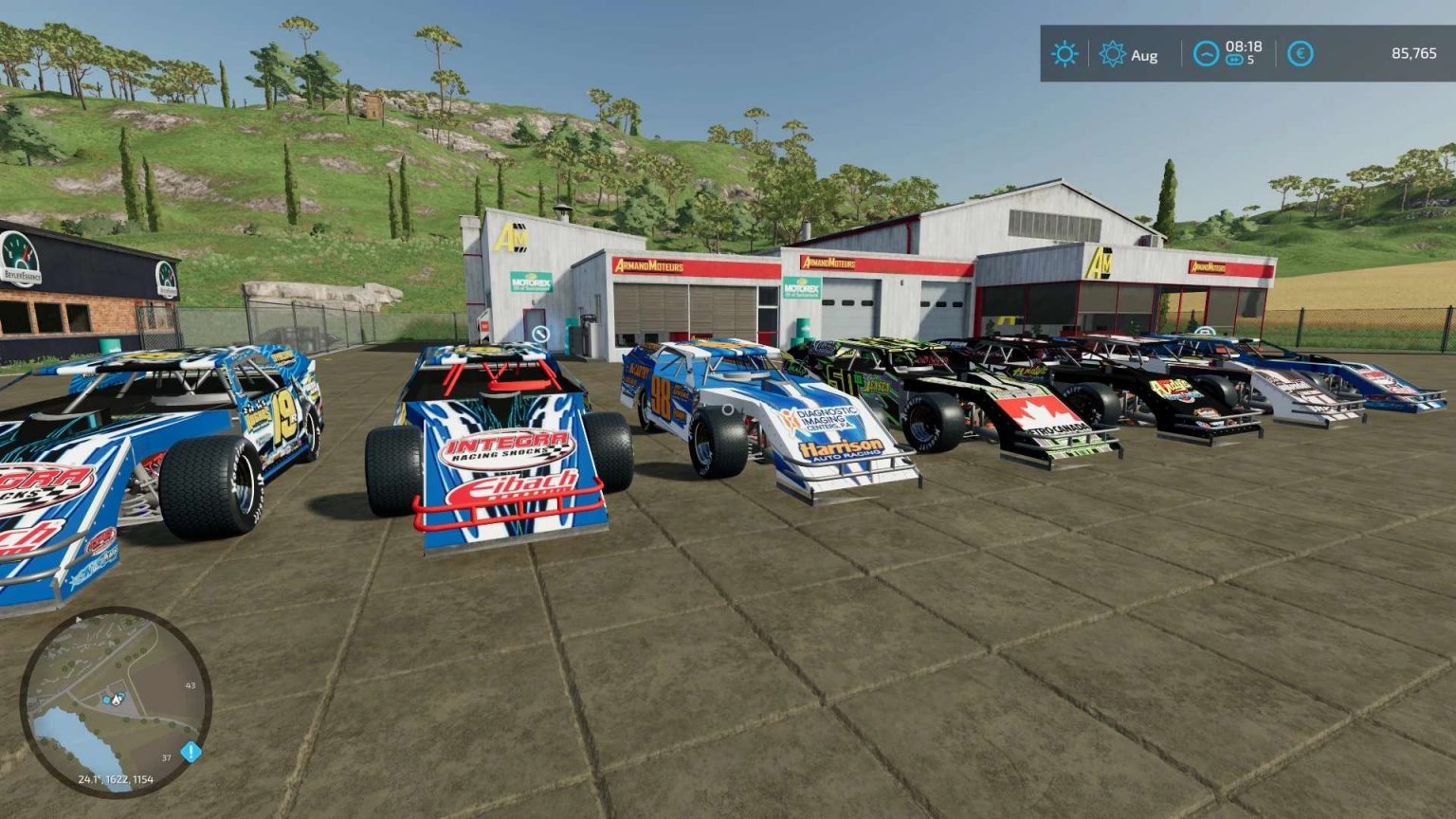The height and width of the screenshot is (819, 1456).
Task: Click the season icon beside the Aug label
Action: [1112, 54]
